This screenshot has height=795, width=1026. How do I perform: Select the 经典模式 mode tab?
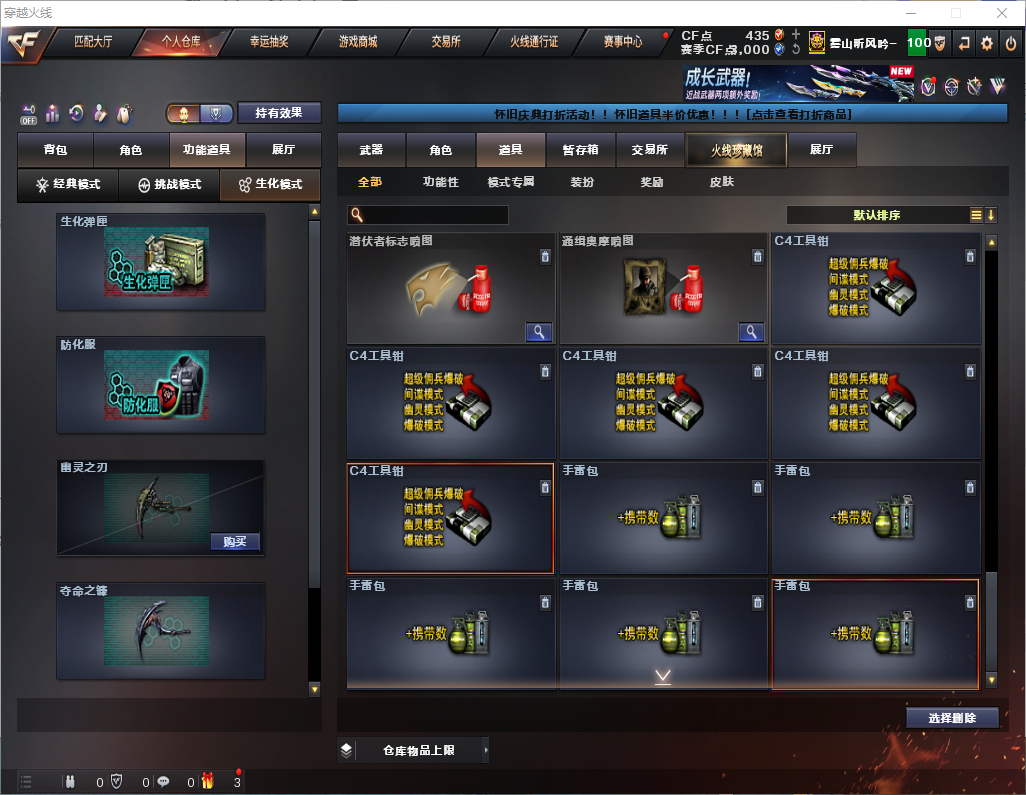(68, 184)
